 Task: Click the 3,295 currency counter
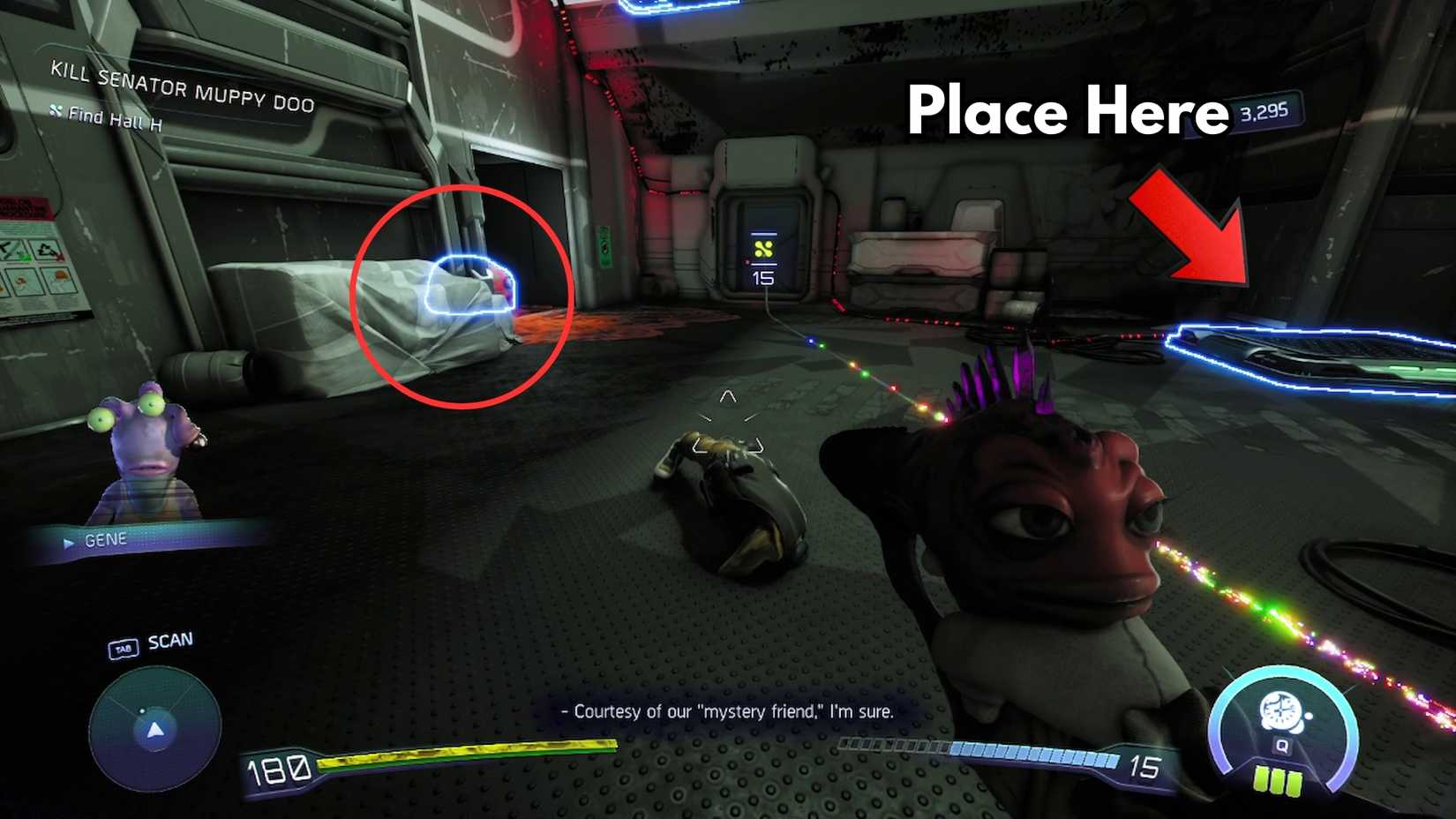[x=1264, y=110]
